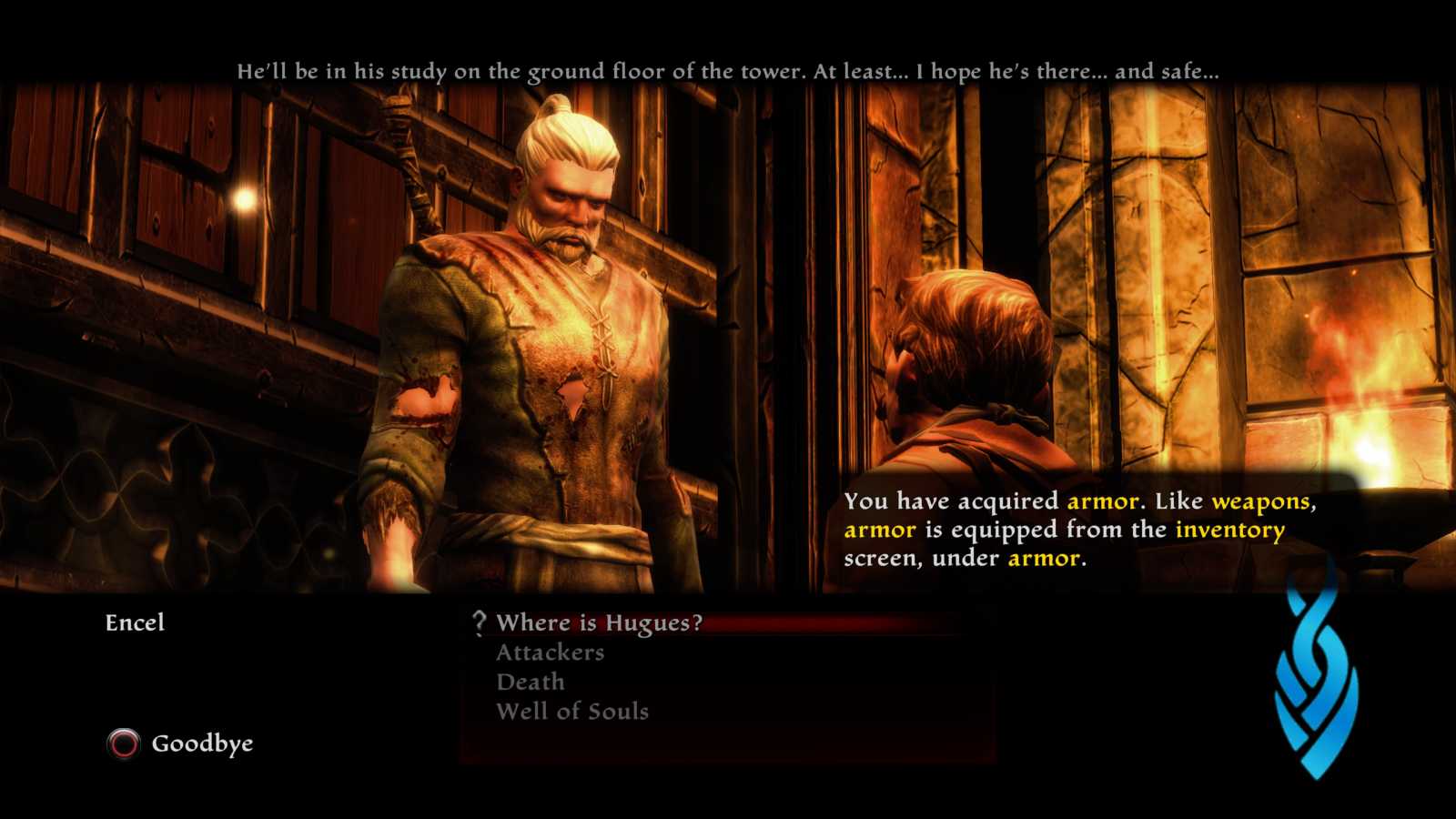Select the Encel speaker name label
Screen dimensions: 1456x819
(135, 623)
